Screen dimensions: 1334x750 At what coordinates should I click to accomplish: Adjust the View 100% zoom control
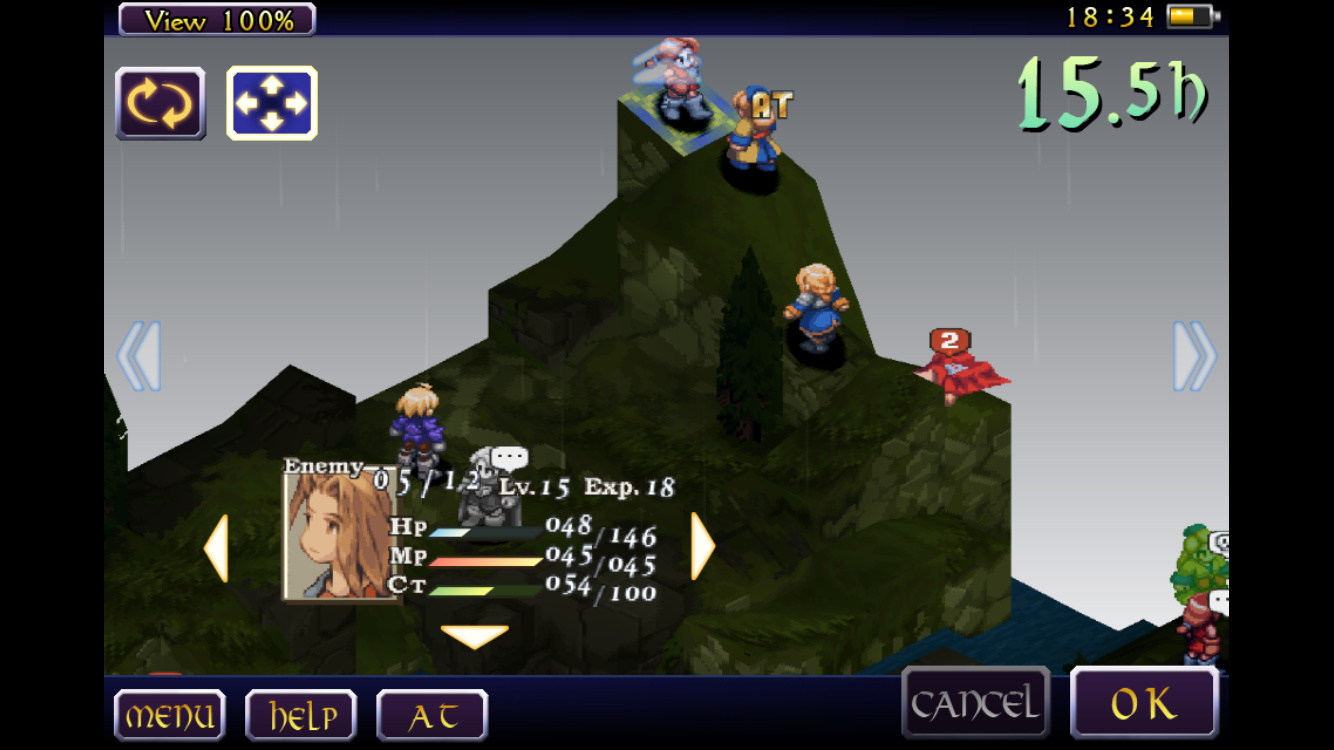(x=217, y=19)
